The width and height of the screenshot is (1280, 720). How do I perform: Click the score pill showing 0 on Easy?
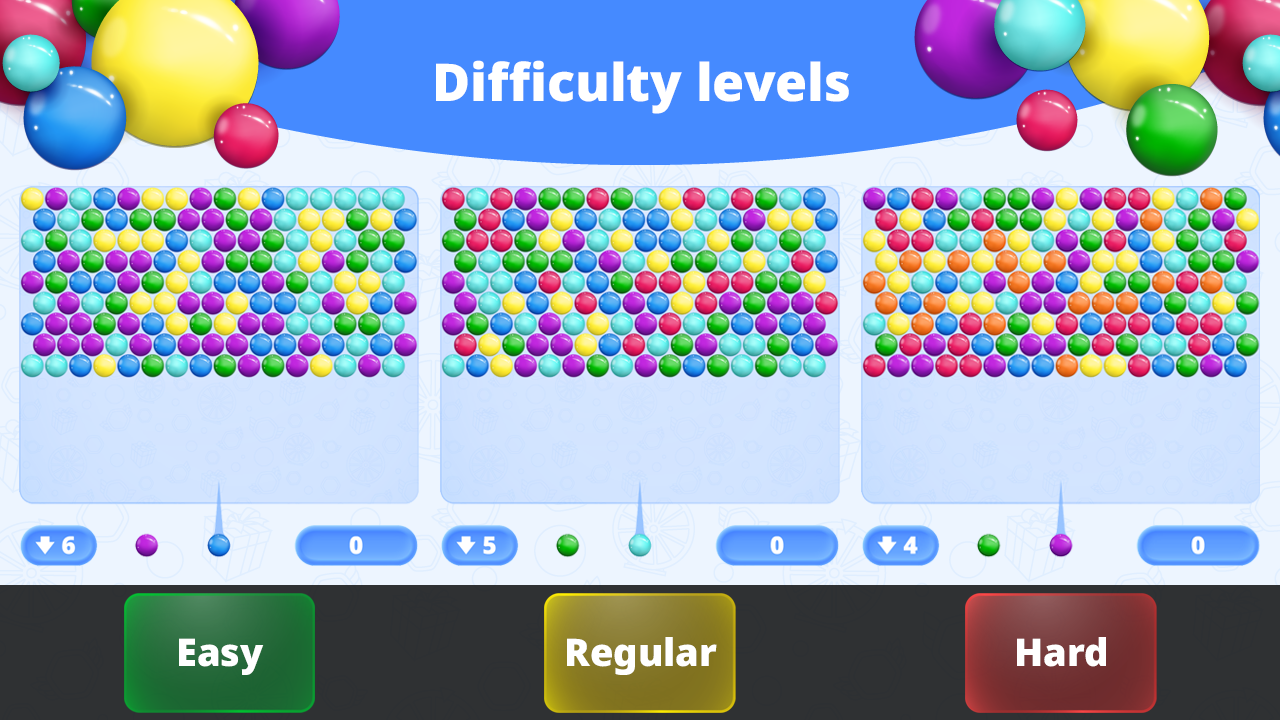pyautogui.click(x=355, y=545)
